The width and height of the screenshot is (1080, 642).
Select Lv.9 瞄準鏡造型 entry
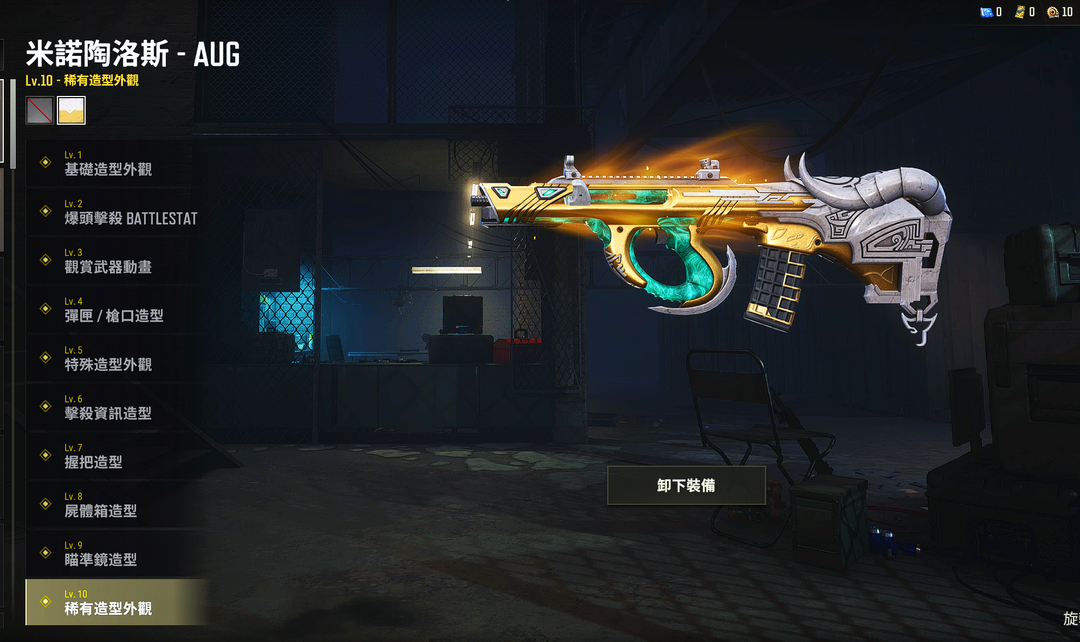(100, 554)
